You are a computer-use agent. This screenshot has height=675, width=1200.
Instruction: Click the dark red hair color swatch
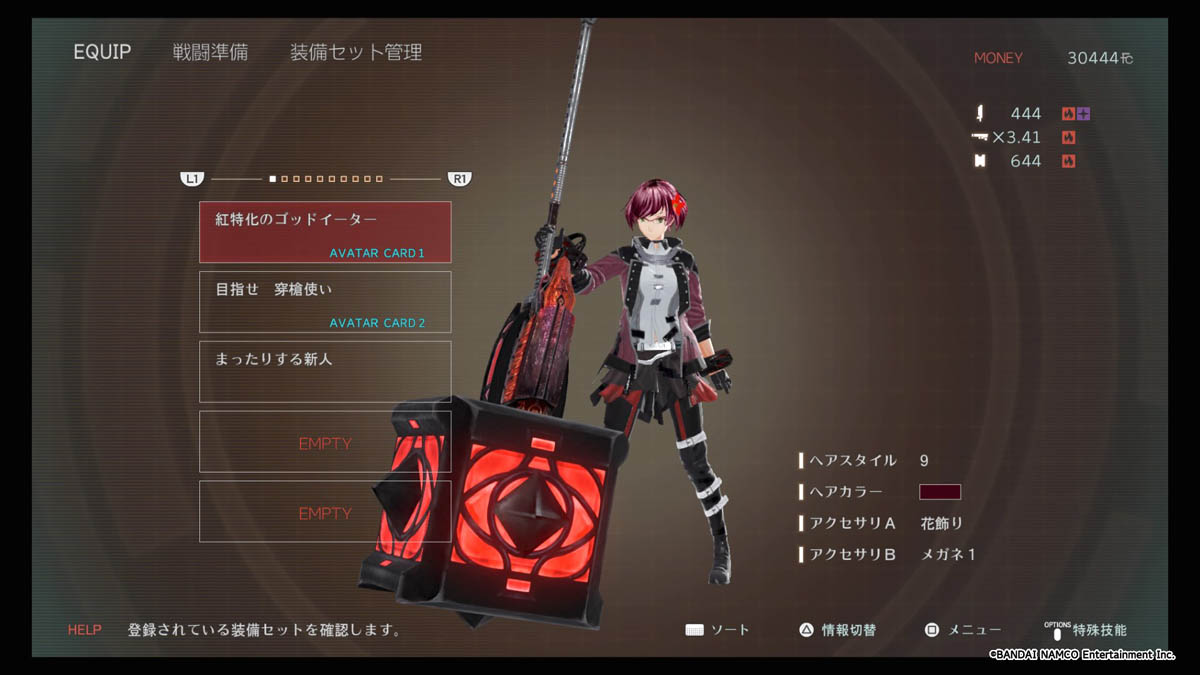click(x=939, y=492)
